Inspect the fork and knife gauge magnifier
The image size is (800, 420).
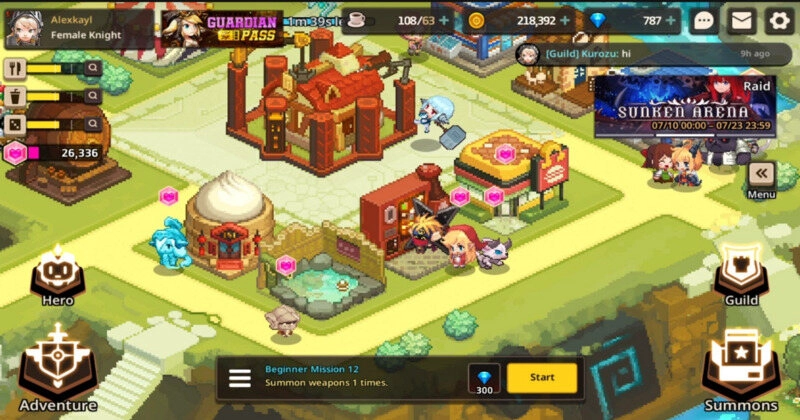[92, 68]
